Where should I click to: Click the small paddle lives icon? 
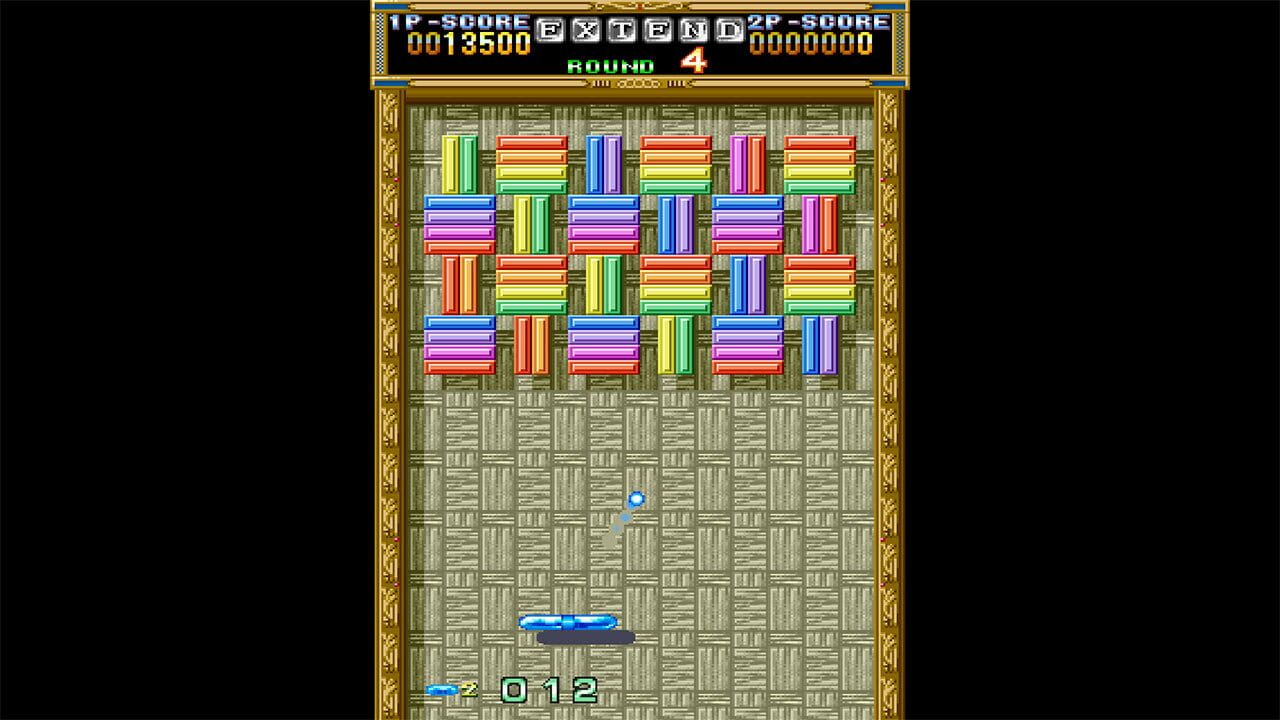(441, 690)
